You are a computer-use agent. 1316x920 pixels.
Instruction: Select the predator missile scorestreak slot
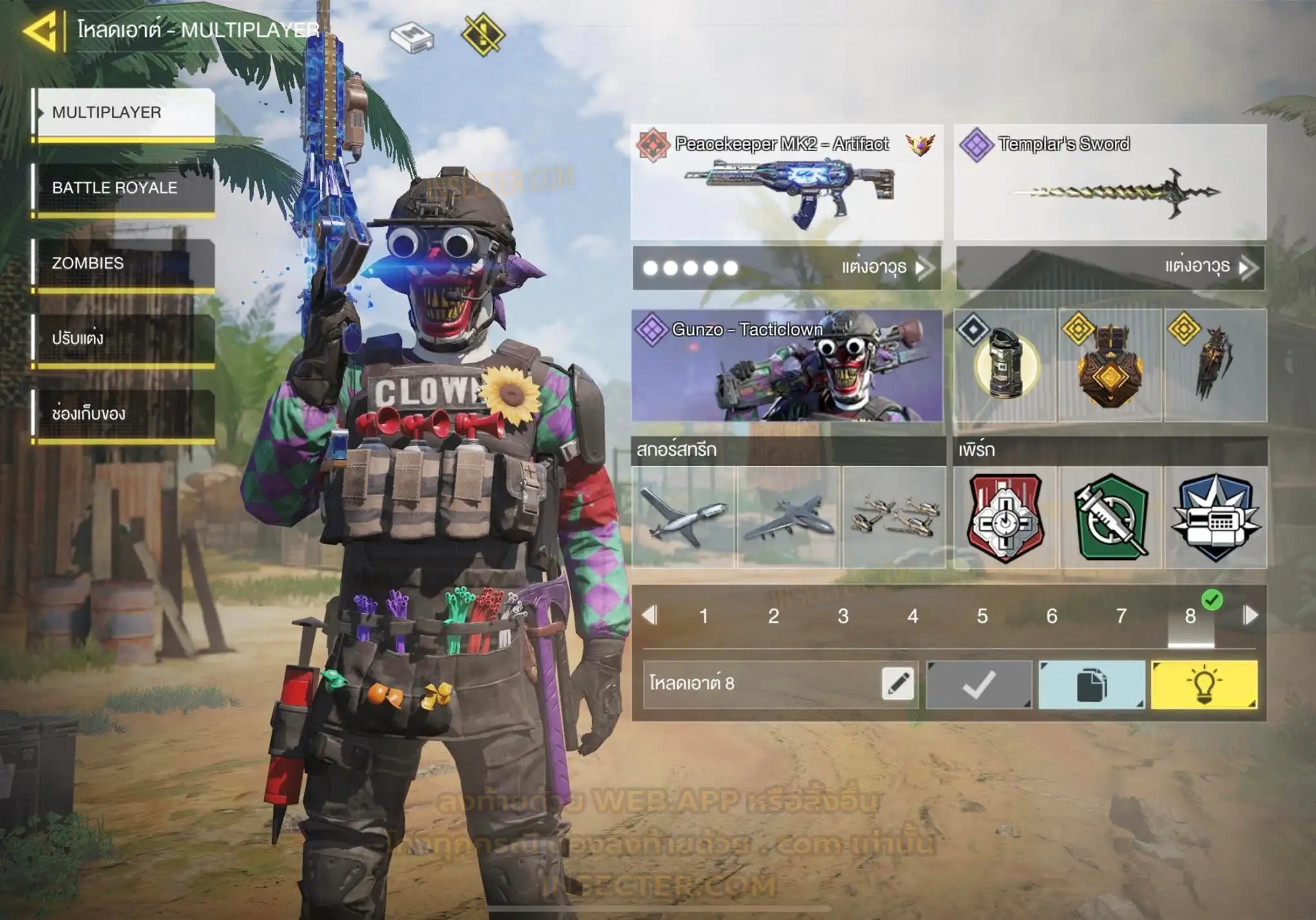coord(683,517)
